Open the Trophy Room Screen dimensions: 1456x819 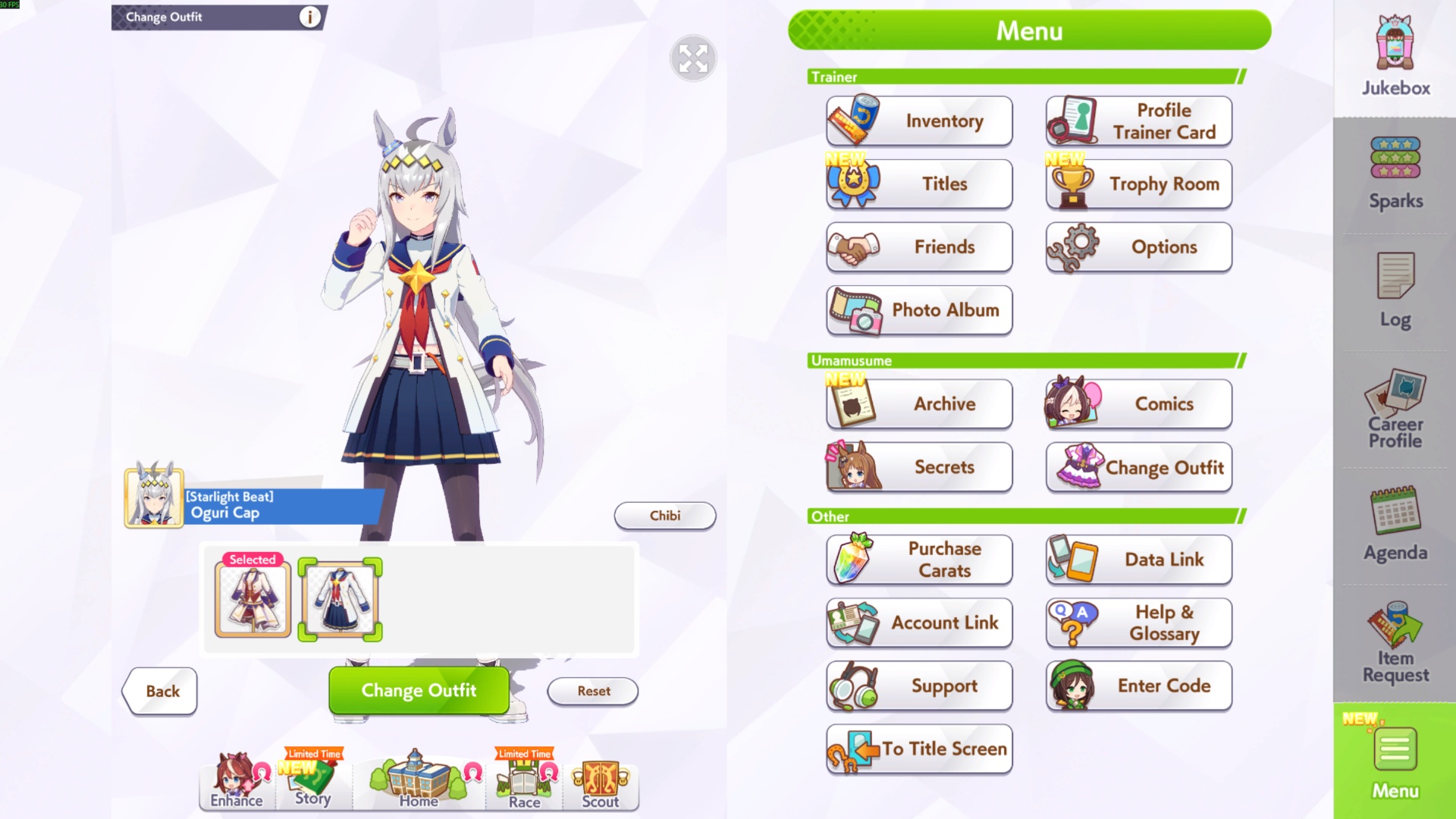1137,184
